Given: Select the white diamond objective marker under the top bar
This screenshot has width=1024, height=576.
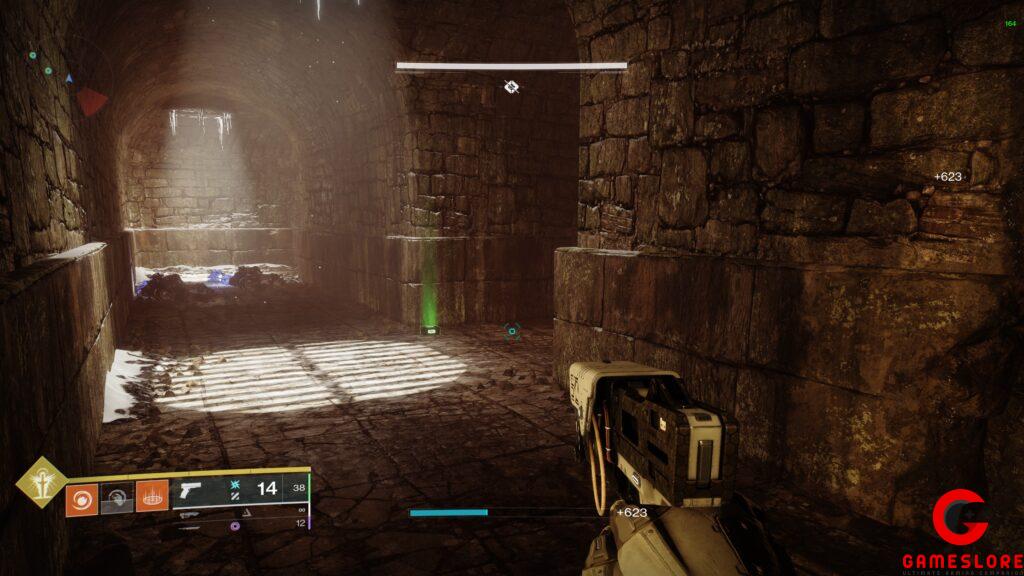Looking at the screenshot, I should click(x=512, y=87).
